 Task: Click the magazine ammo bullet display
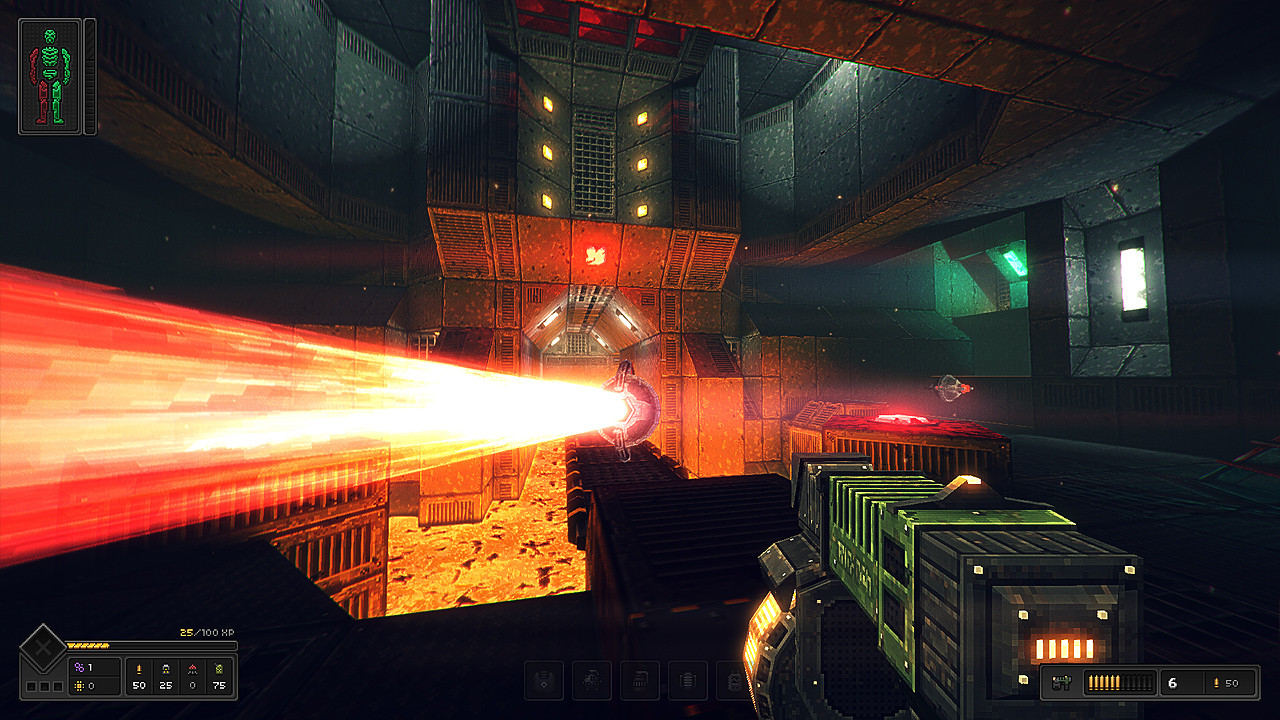pos(1120,682)
